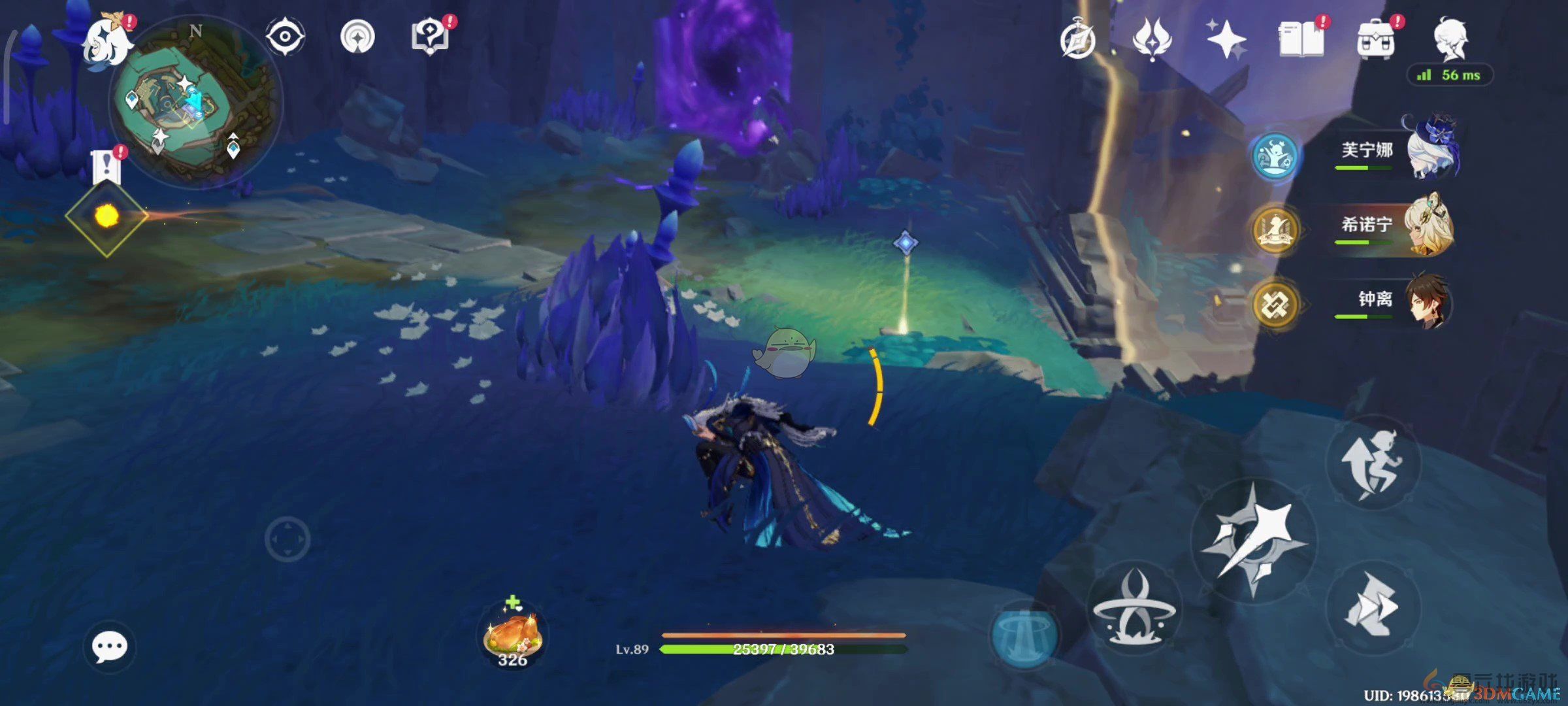
Task: Open the chat bubble
Action: 109,647
